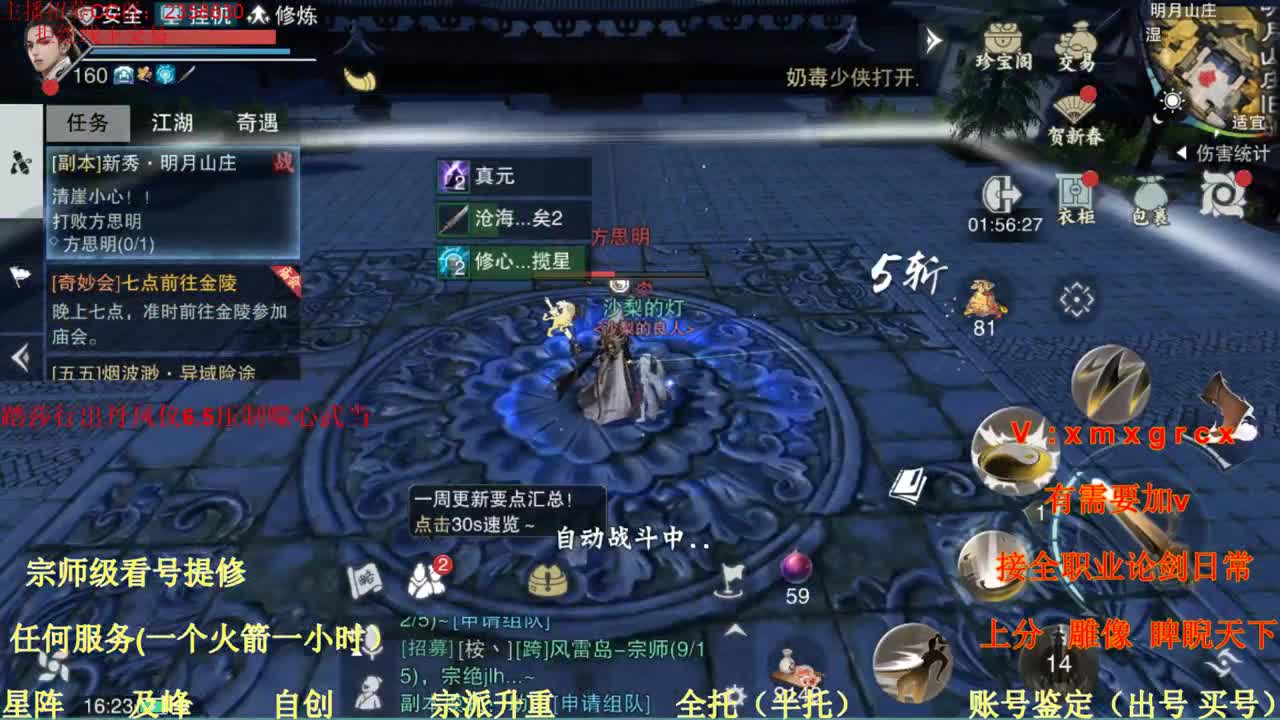Switch to the 江湖 tab
1280x720 pixels.
[x=170, y=121]
